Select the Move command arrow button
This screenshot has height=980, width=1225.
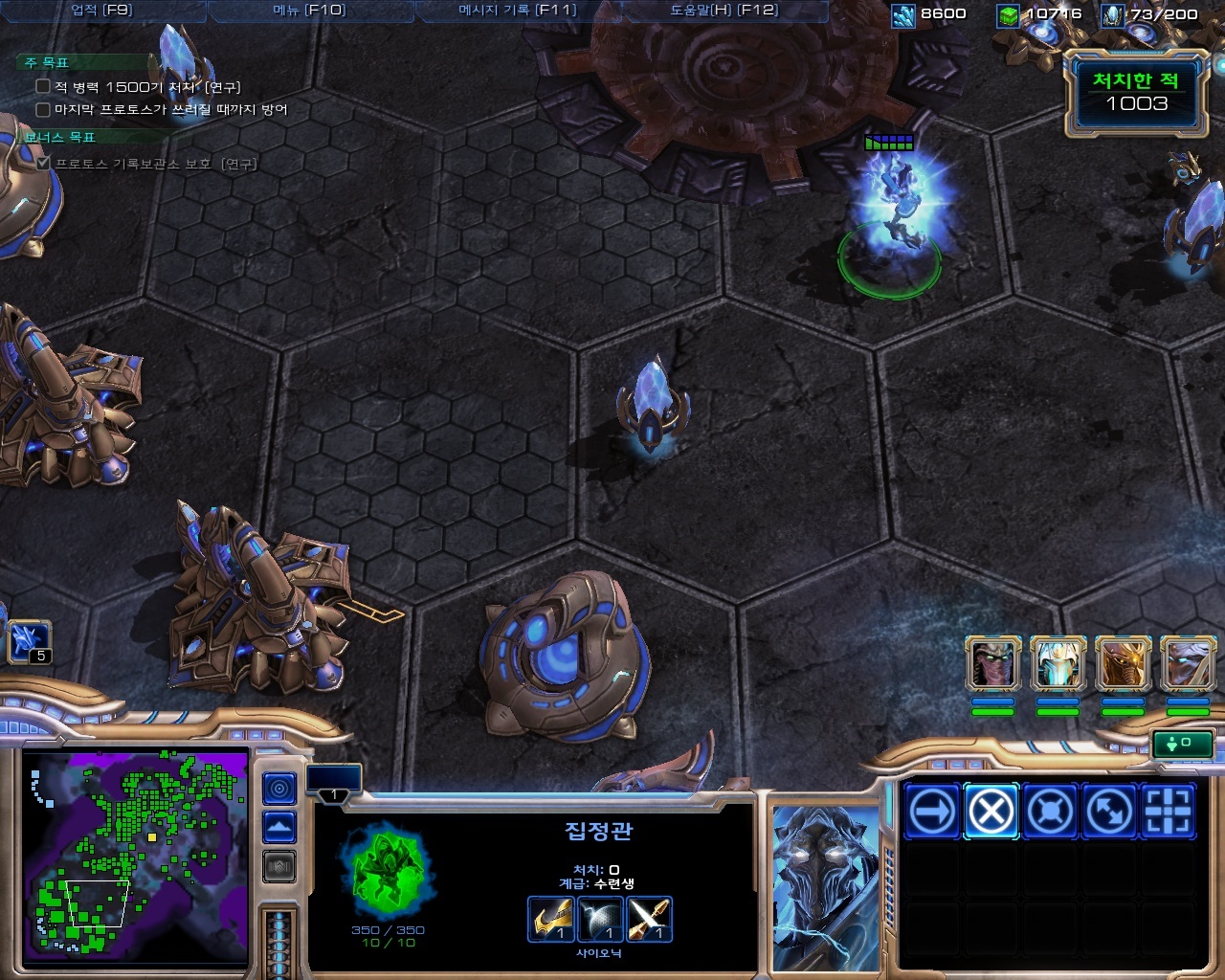click(931, 812)
